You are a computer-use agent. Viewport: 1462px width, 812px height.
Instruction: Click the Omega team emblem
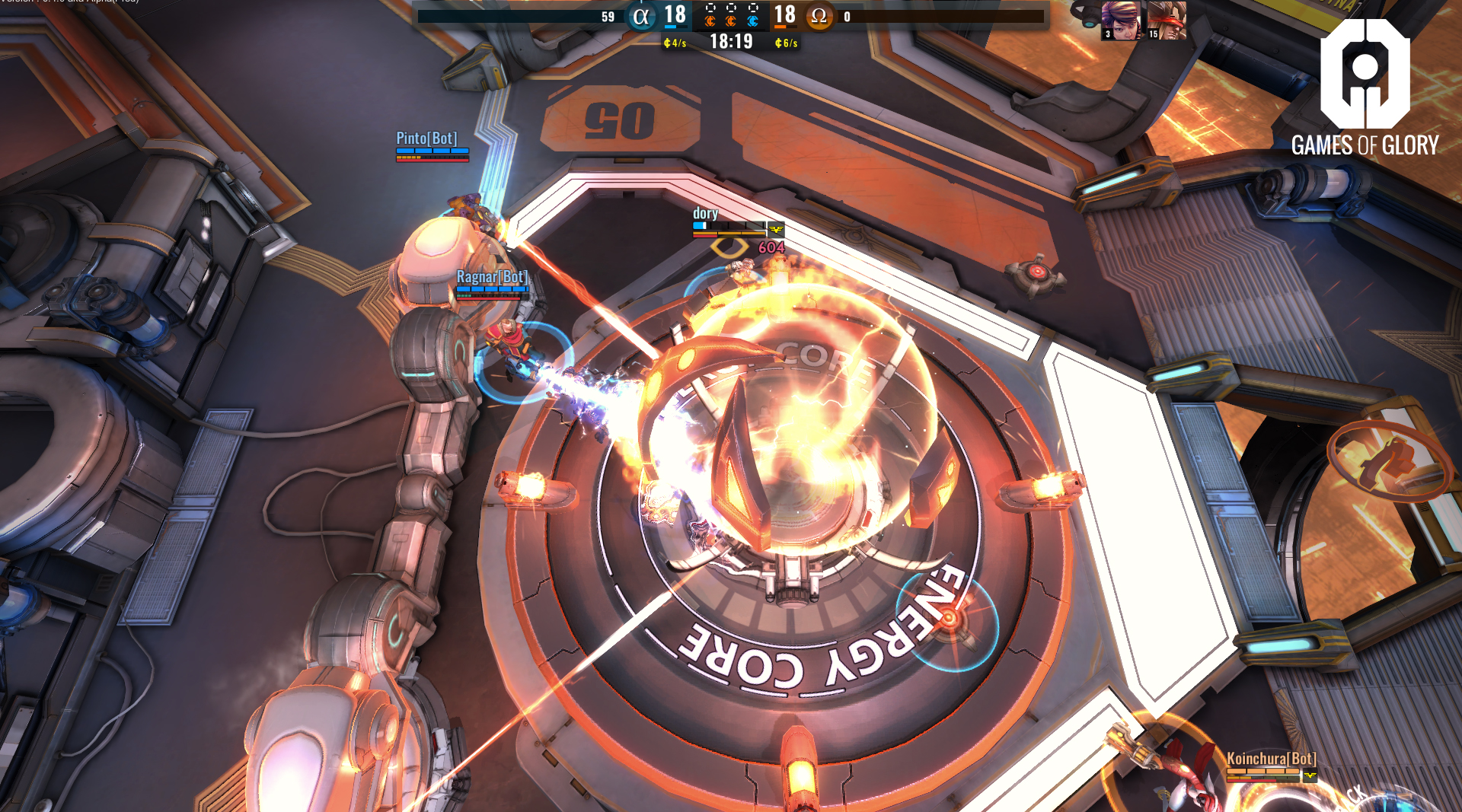819,17
